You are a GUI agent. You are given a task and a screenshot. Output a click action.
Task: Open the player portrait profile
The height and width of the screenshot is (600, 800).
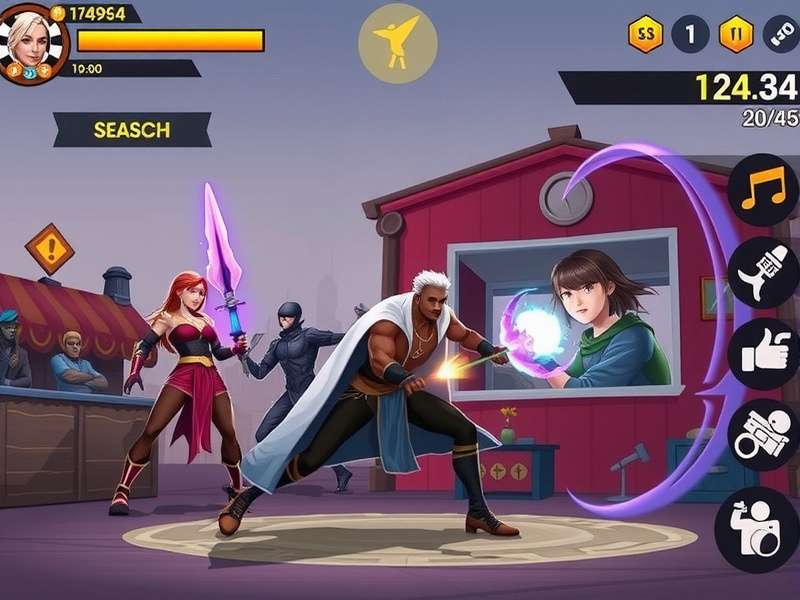point(33,42)
